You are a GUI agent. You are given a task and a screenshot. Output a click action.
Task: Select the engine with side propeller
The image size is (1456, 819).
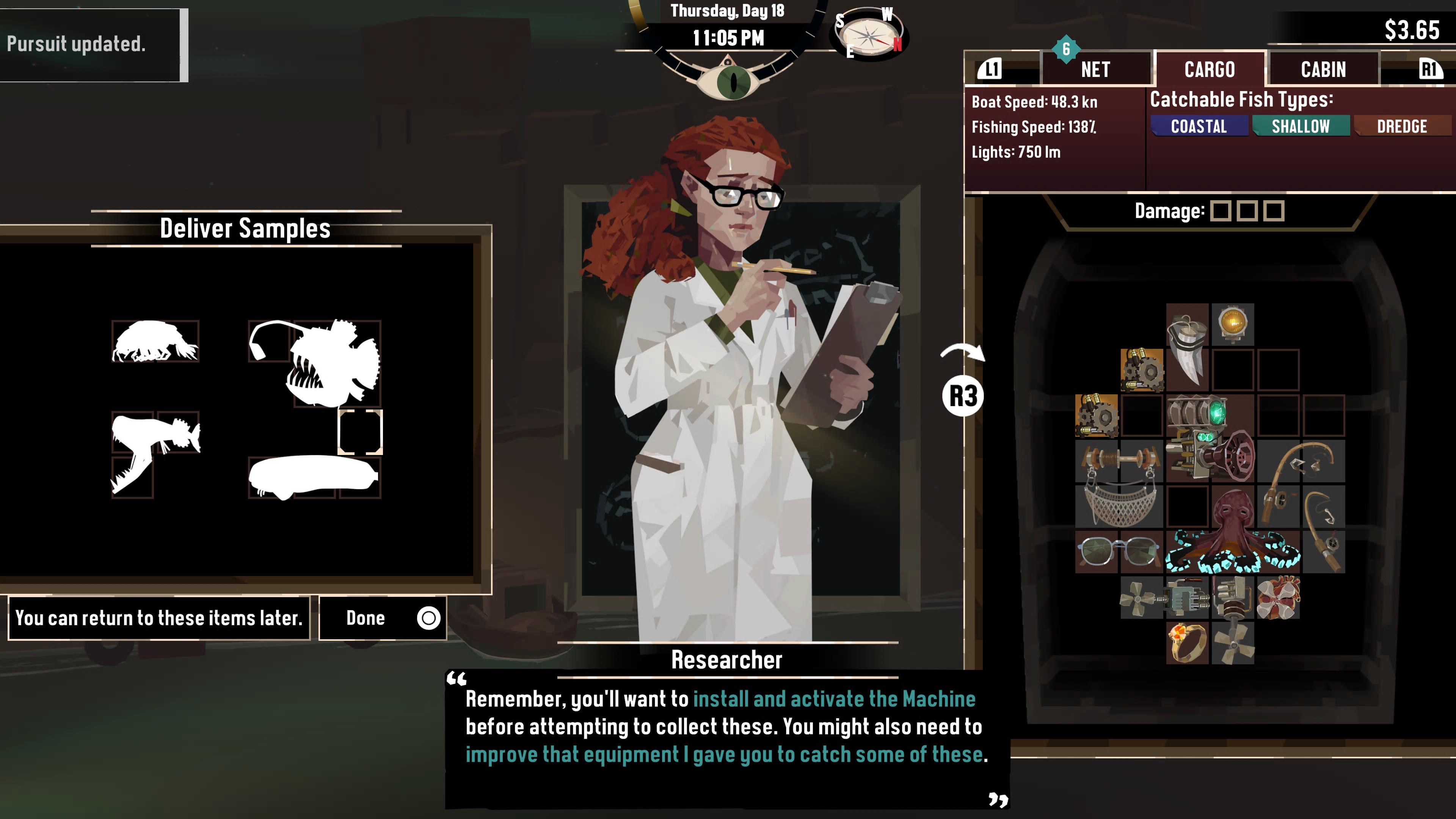click(x=1164, y=597)
